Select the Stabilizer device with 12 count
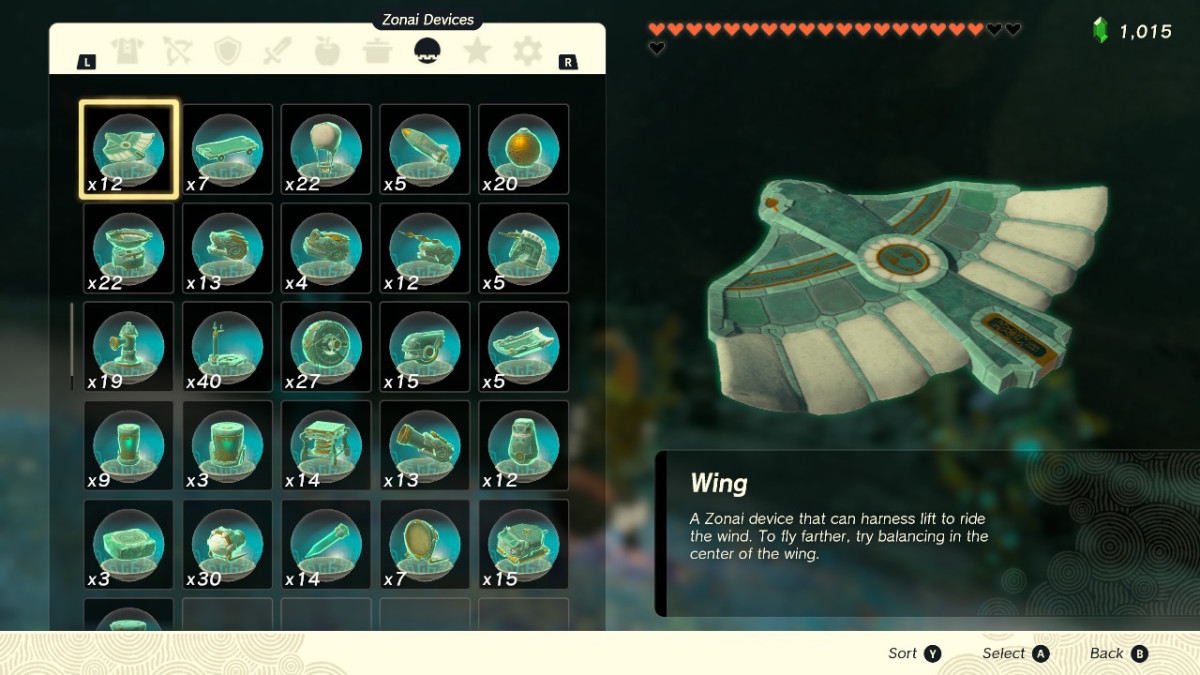The image size is (1200, 675). [524, 446]
